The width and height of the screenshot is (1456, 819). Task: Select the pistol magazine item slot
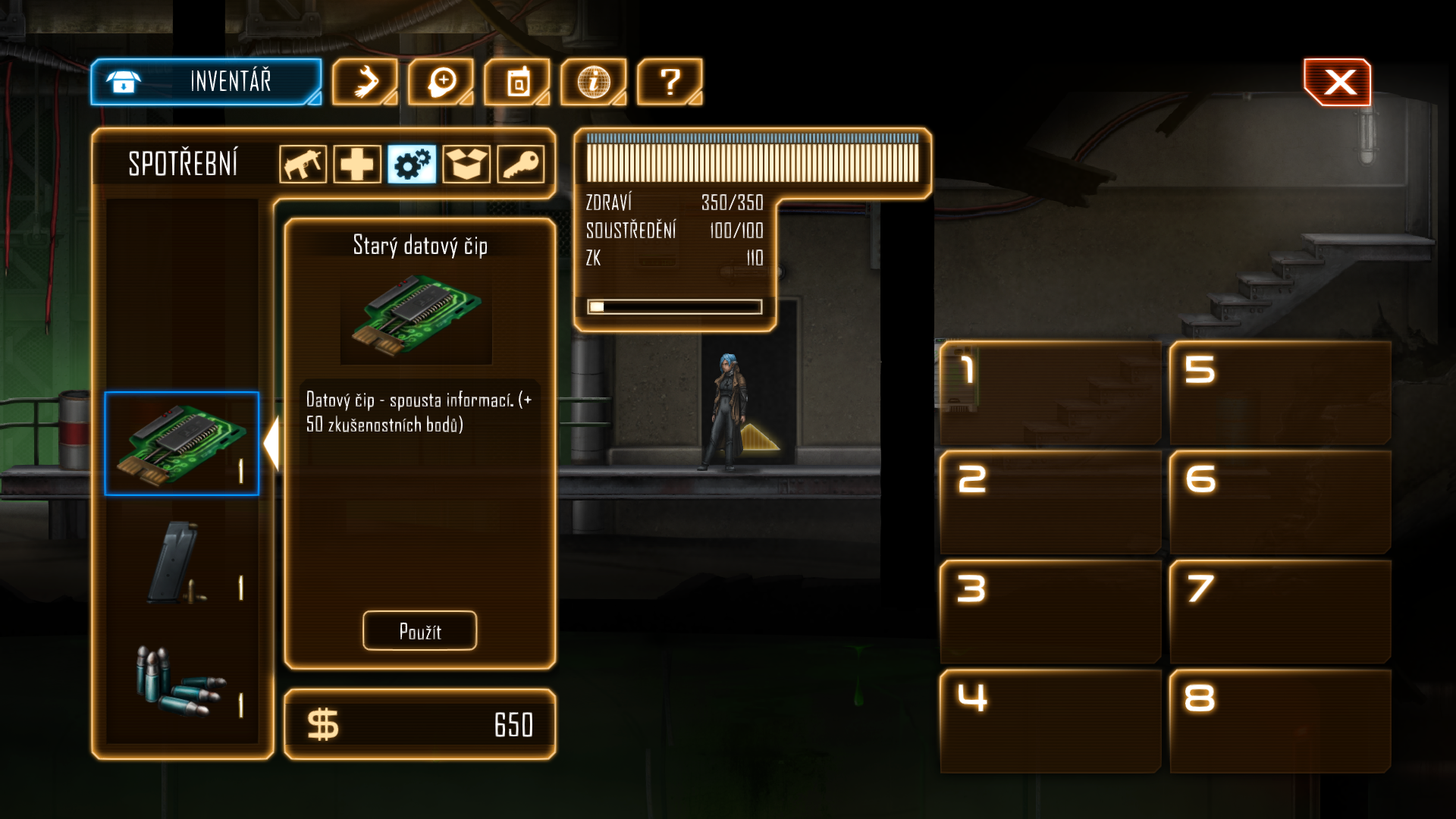[x=182, y=563]
